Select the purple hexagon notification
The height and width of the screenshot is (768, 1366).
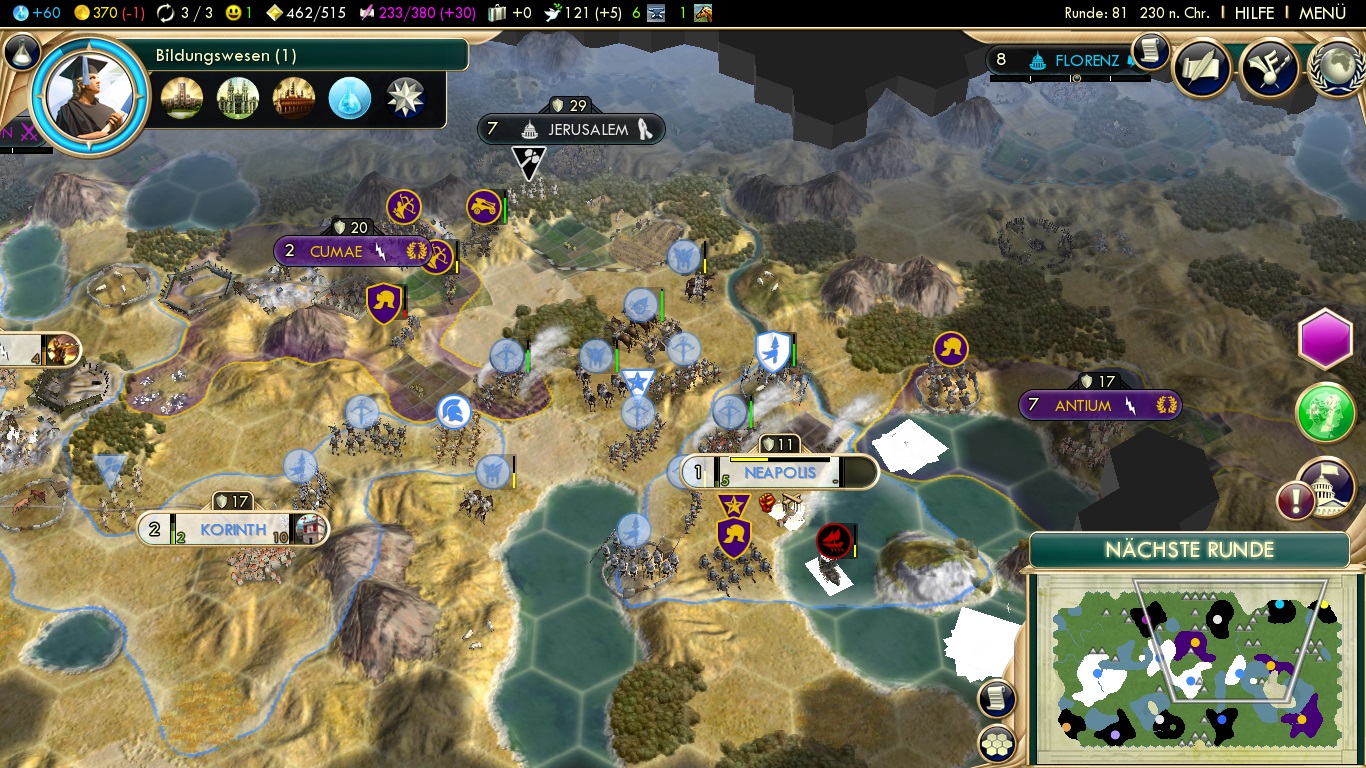(1325, 340)
